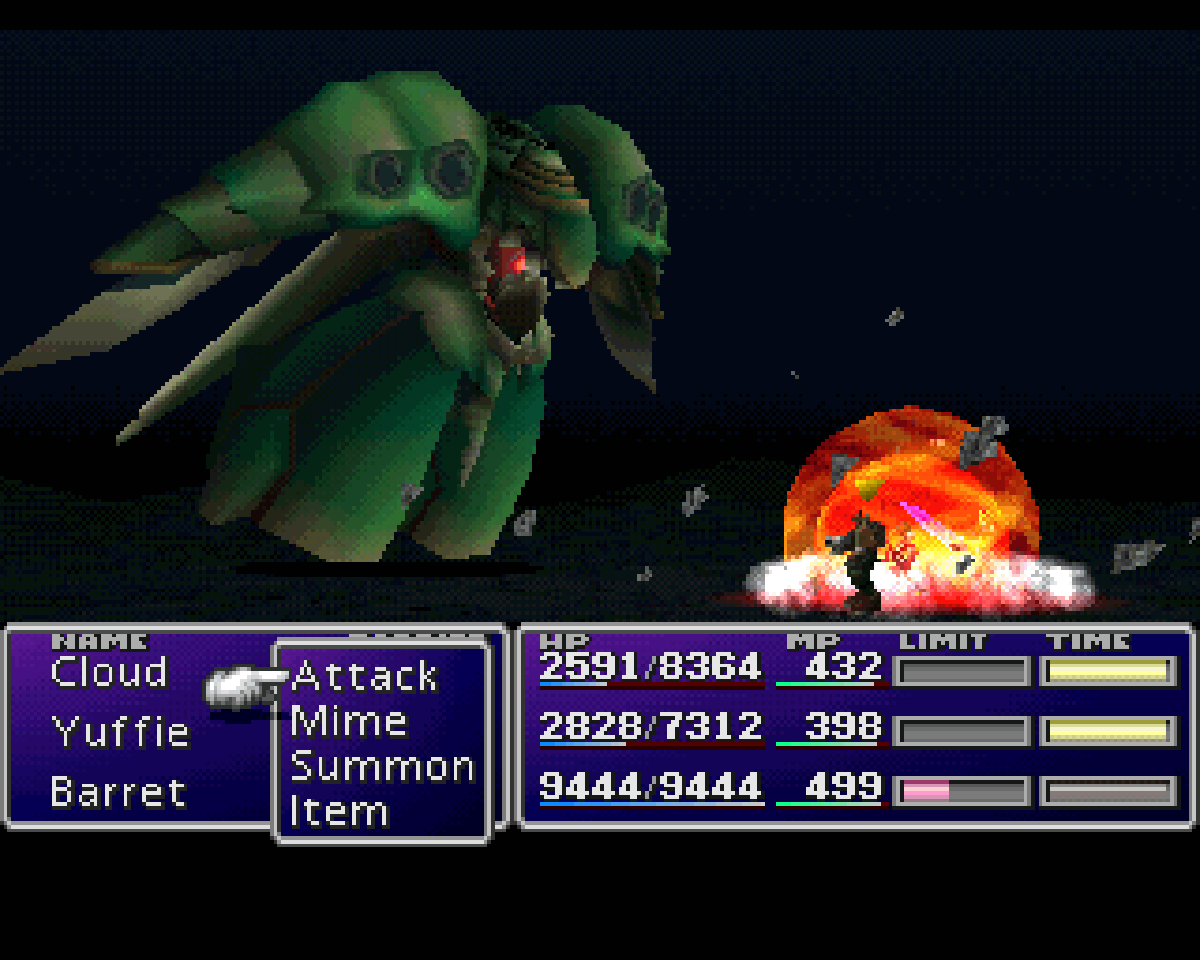This screenshot has width=1200, height=960.
Task: Choose Barret in the party list
Action: click(x=118, y=792)
